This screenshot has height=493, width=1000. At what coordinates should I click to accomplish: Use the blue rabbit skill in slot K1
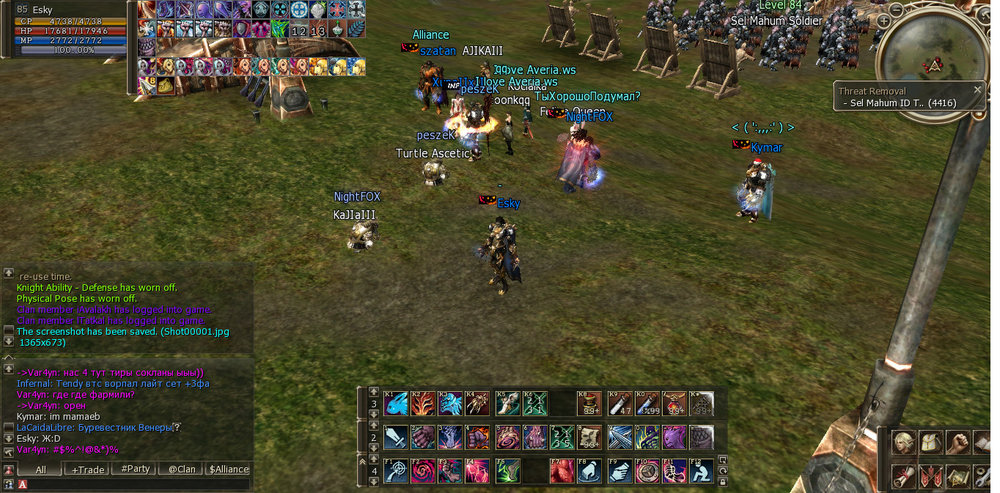396,404
